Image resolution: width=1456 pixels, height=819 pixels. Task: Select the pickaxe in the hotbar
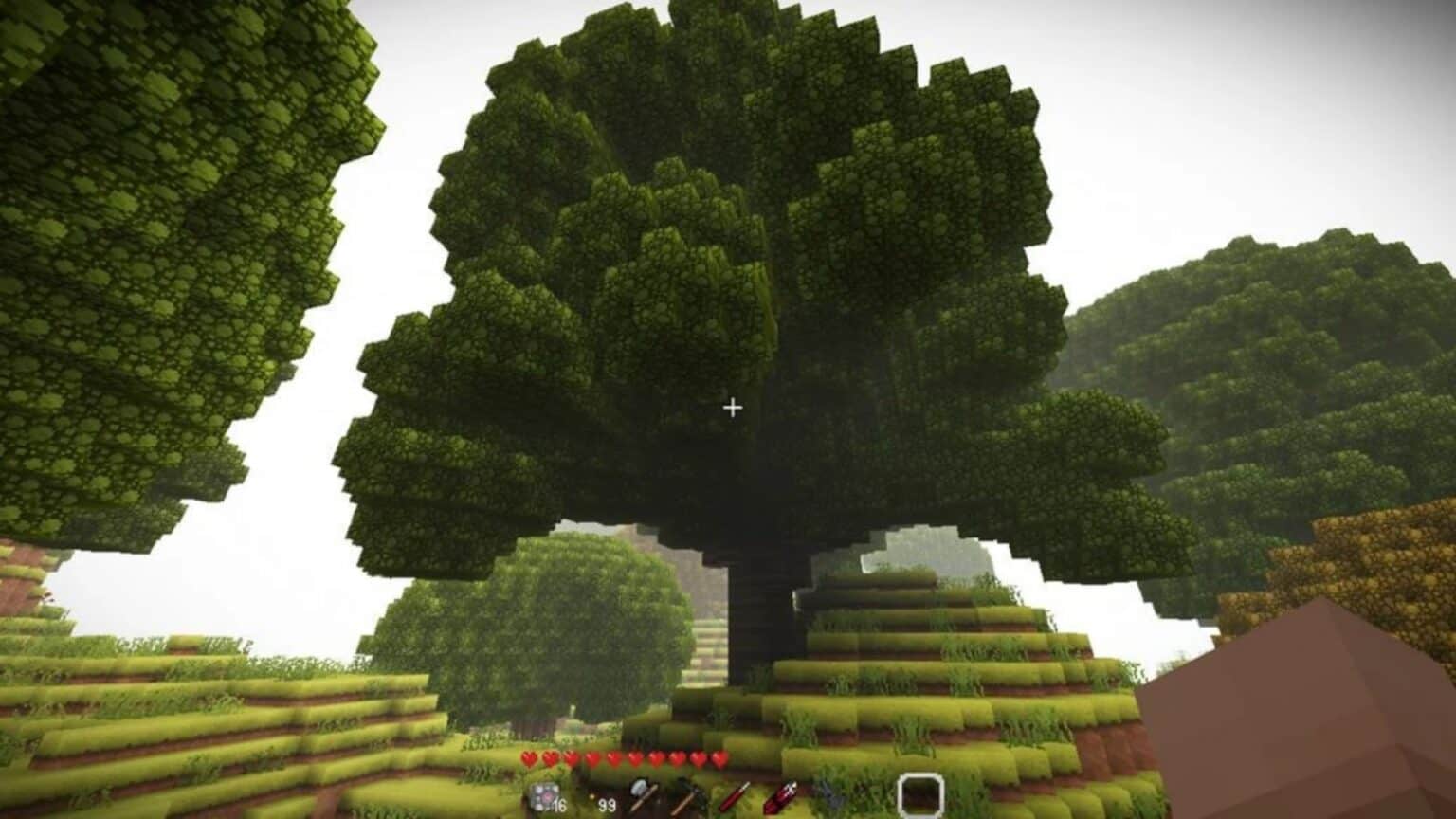(x=687, y=794)
